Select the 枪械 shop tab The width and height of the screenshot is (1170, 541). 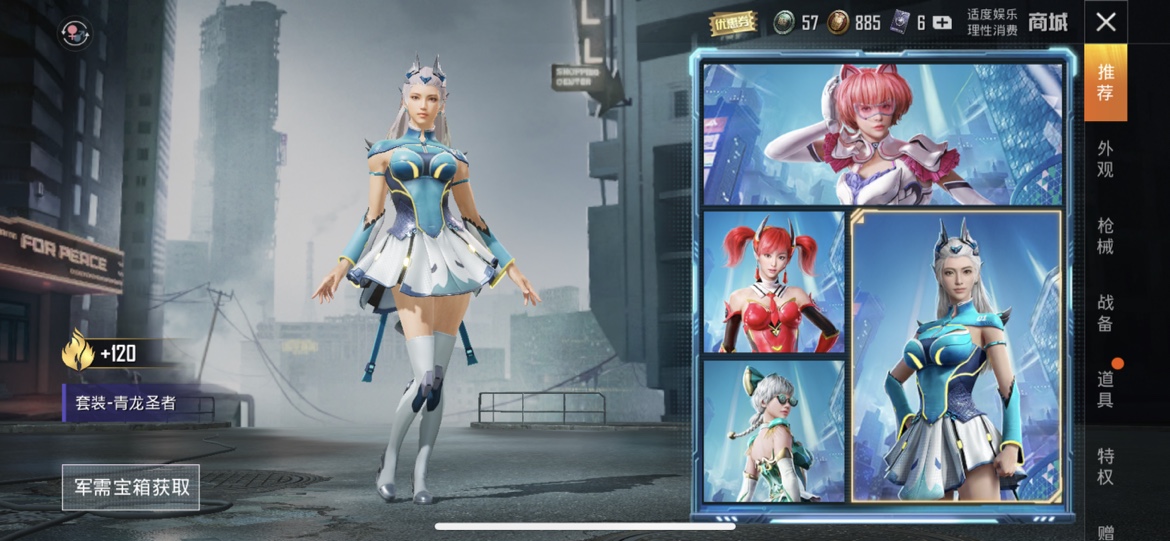pyautogui.click(x=1105, y=236)
